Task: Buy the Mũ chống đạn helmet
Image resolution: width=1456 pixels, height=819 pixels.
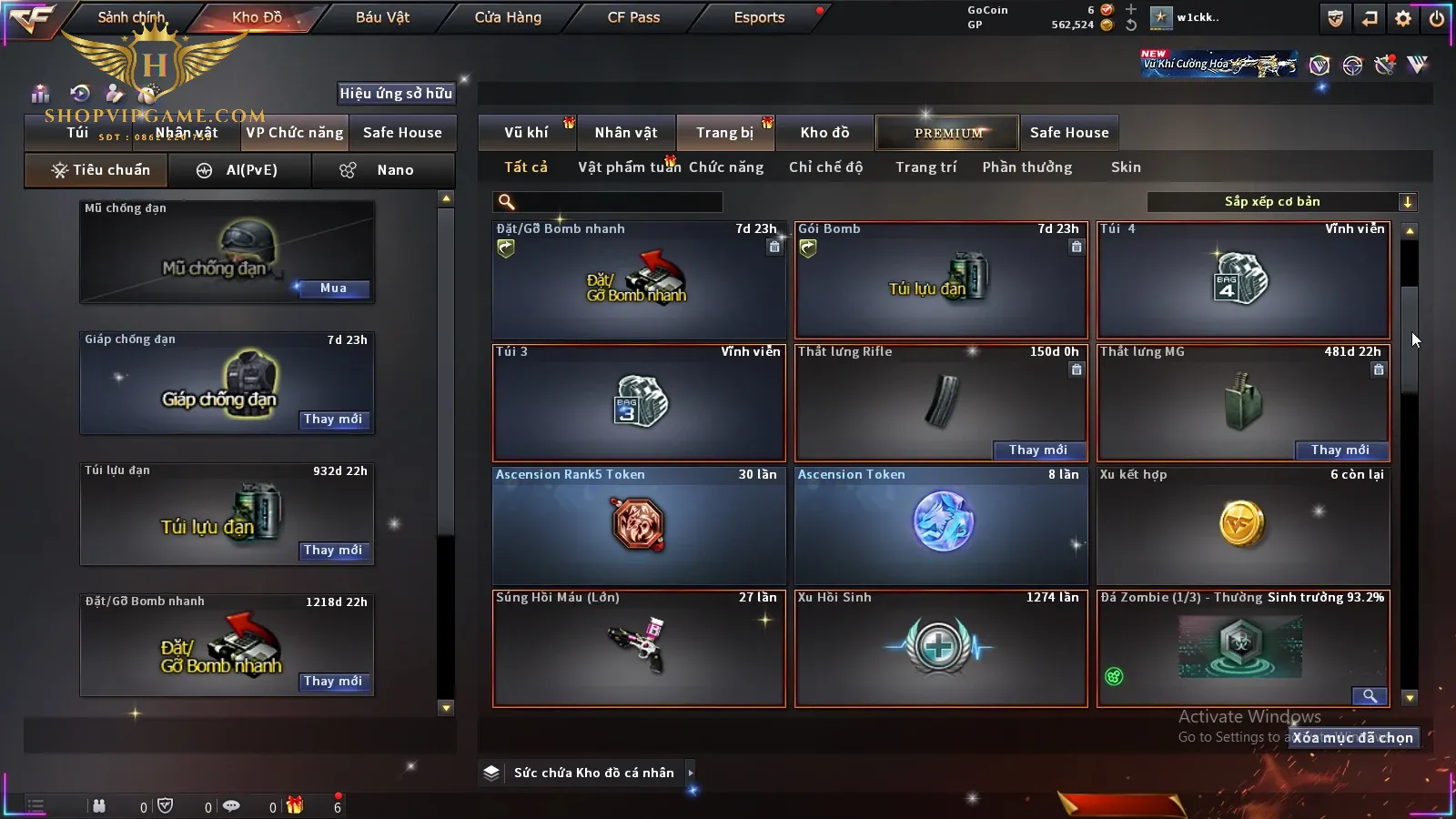Action: coord(333,288)
